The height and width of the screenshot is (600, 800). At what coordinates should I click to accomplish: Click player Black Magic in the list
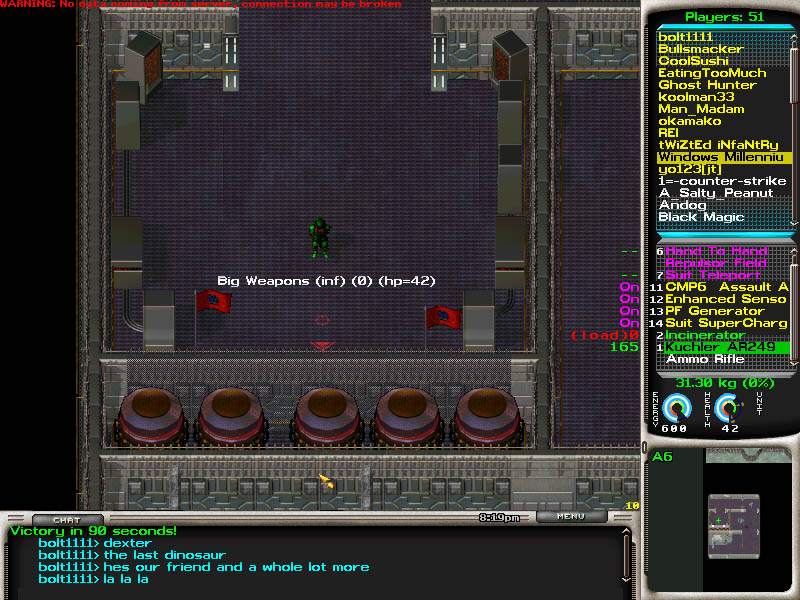click(x=701, y=217)
